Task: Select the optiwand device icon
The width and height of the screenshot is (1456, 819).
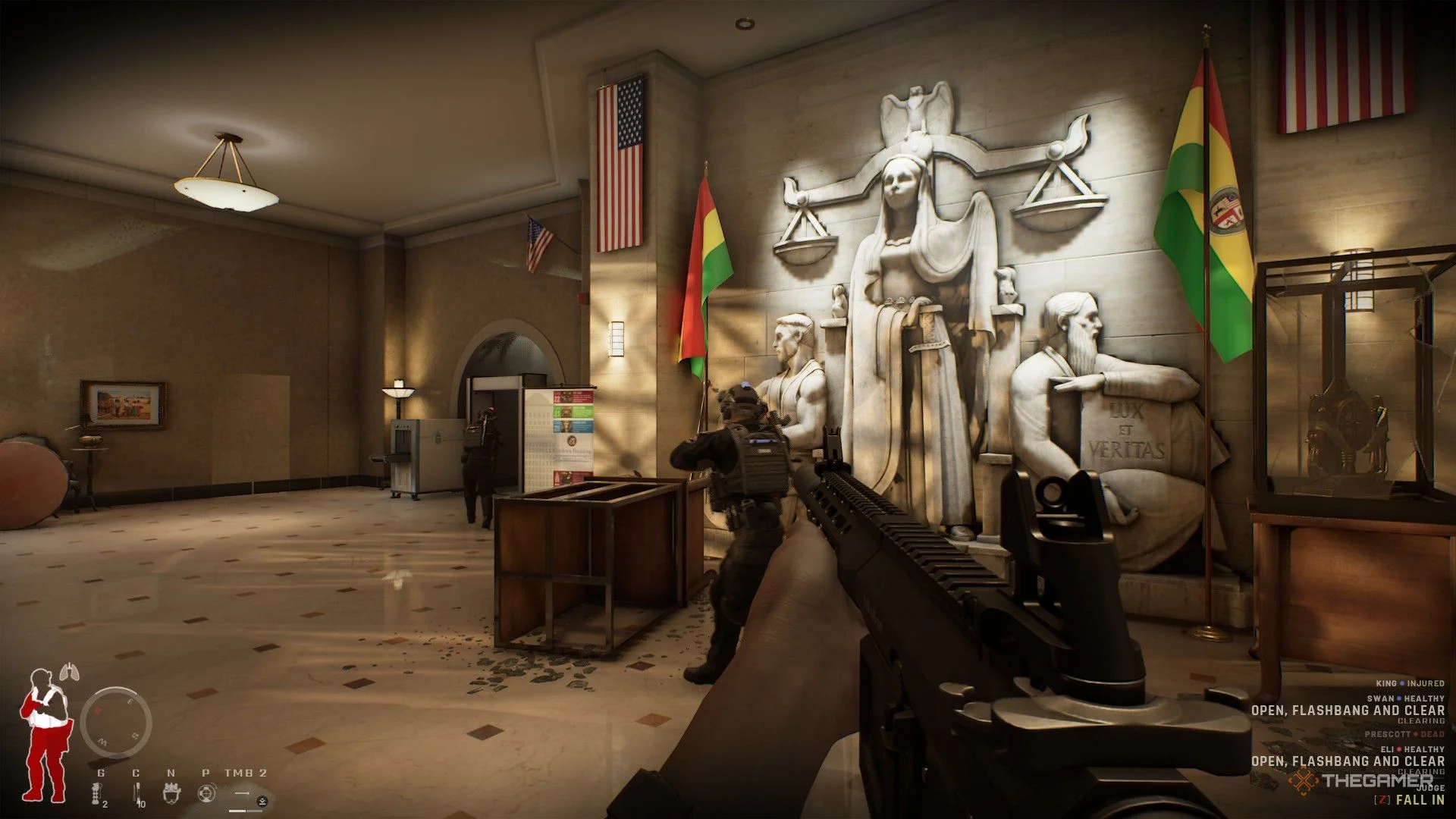Action: coord(206,793)
